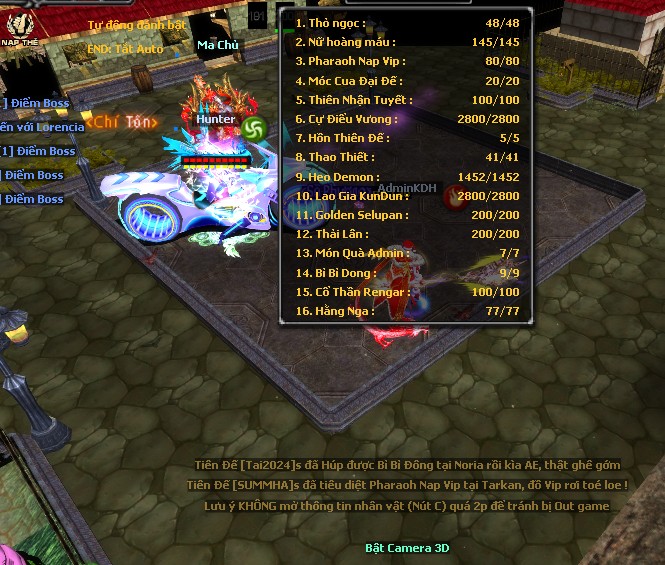Toggle the Bật Camera 3D option
Viewport: 665px width, 565px height.
point(407,548)
